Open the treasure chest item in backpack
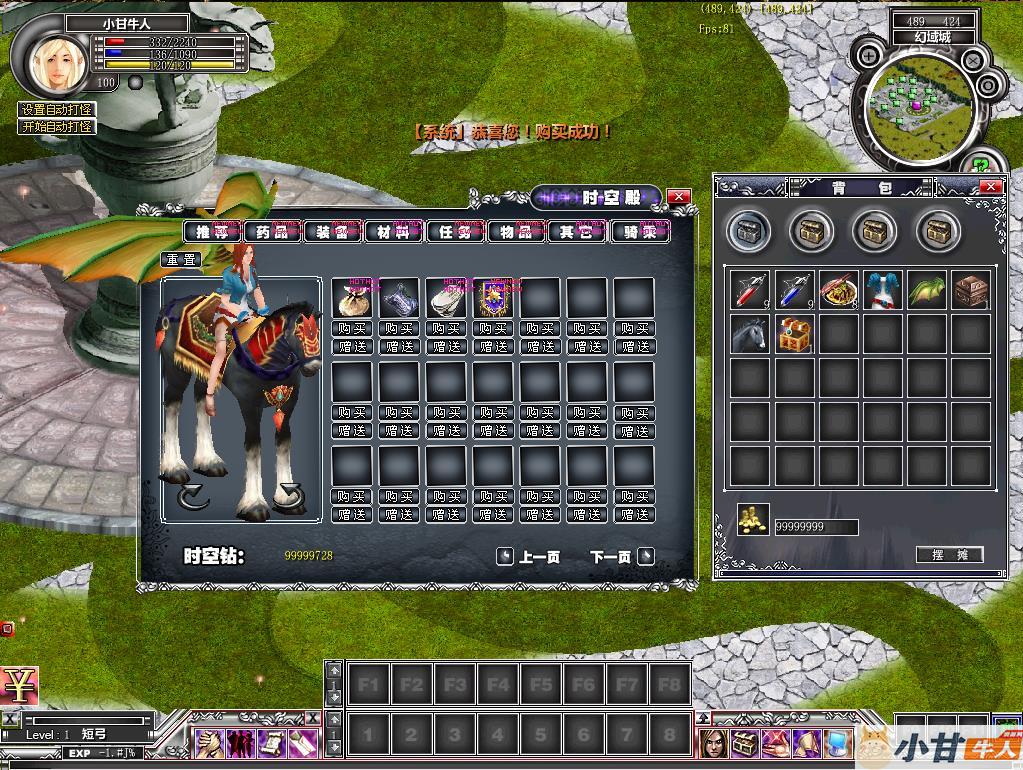 (x=794, y=334)
